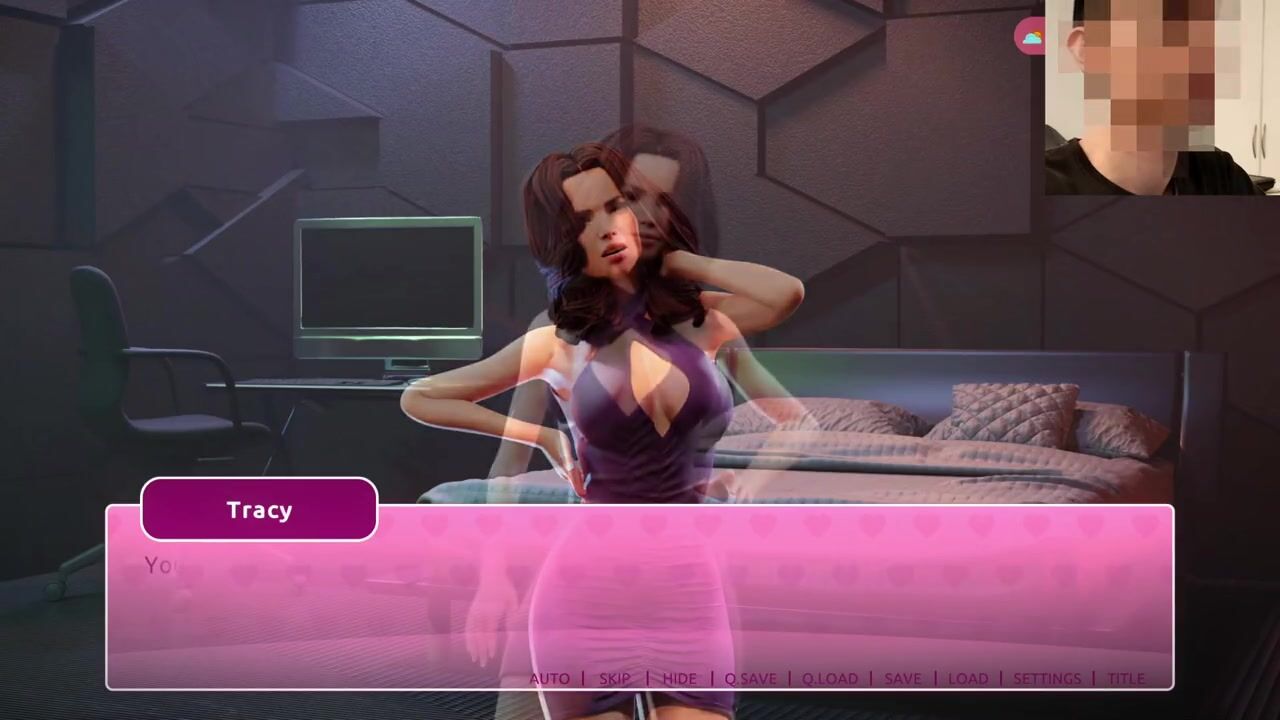Click the pink cloud icon button
The image size is (1280, 720).
pos(1031,38)
